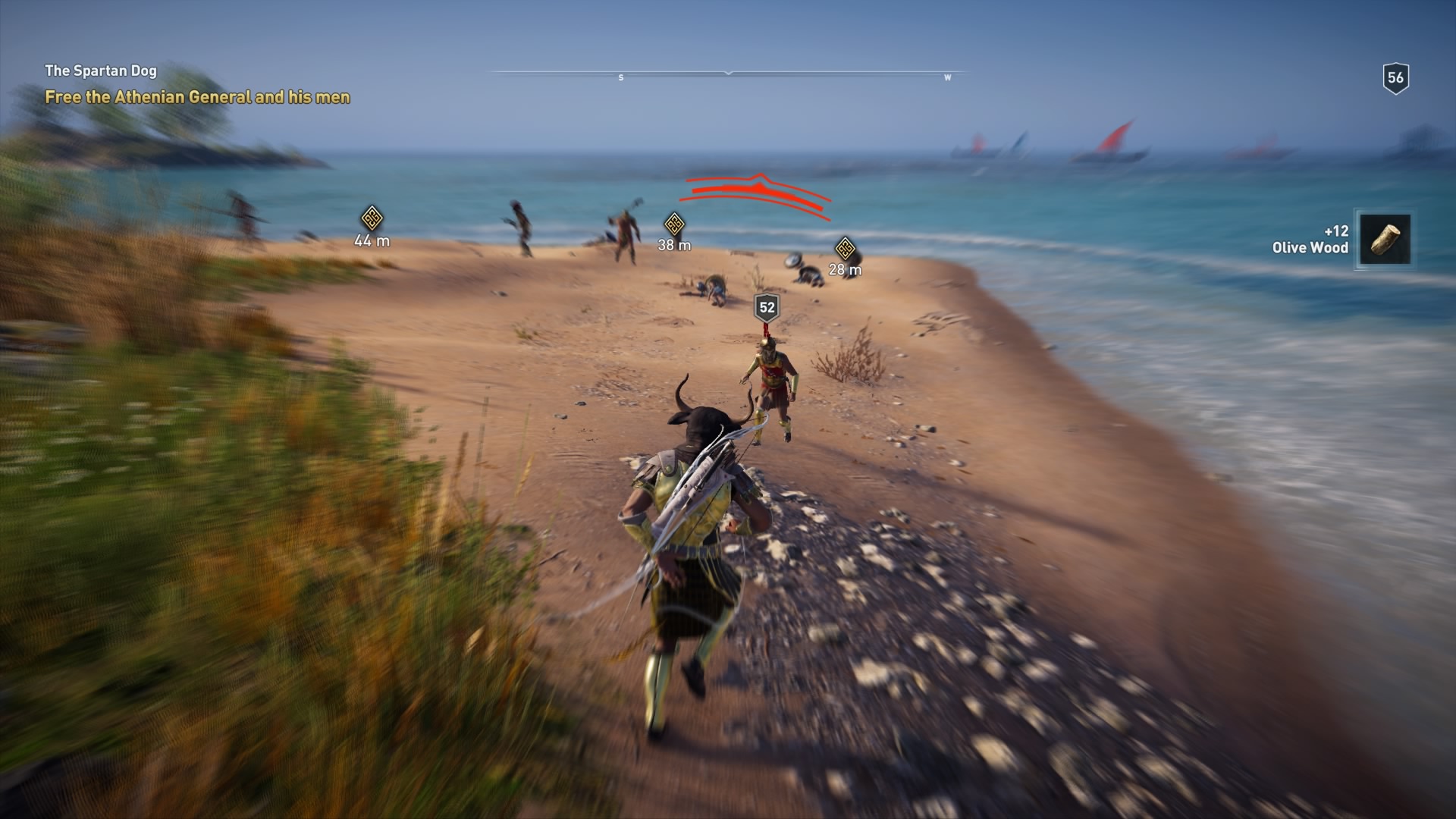Viewport: 1456px width, 819px height.
Task: Toggle the compass heading notch
Action: (729, 74)
